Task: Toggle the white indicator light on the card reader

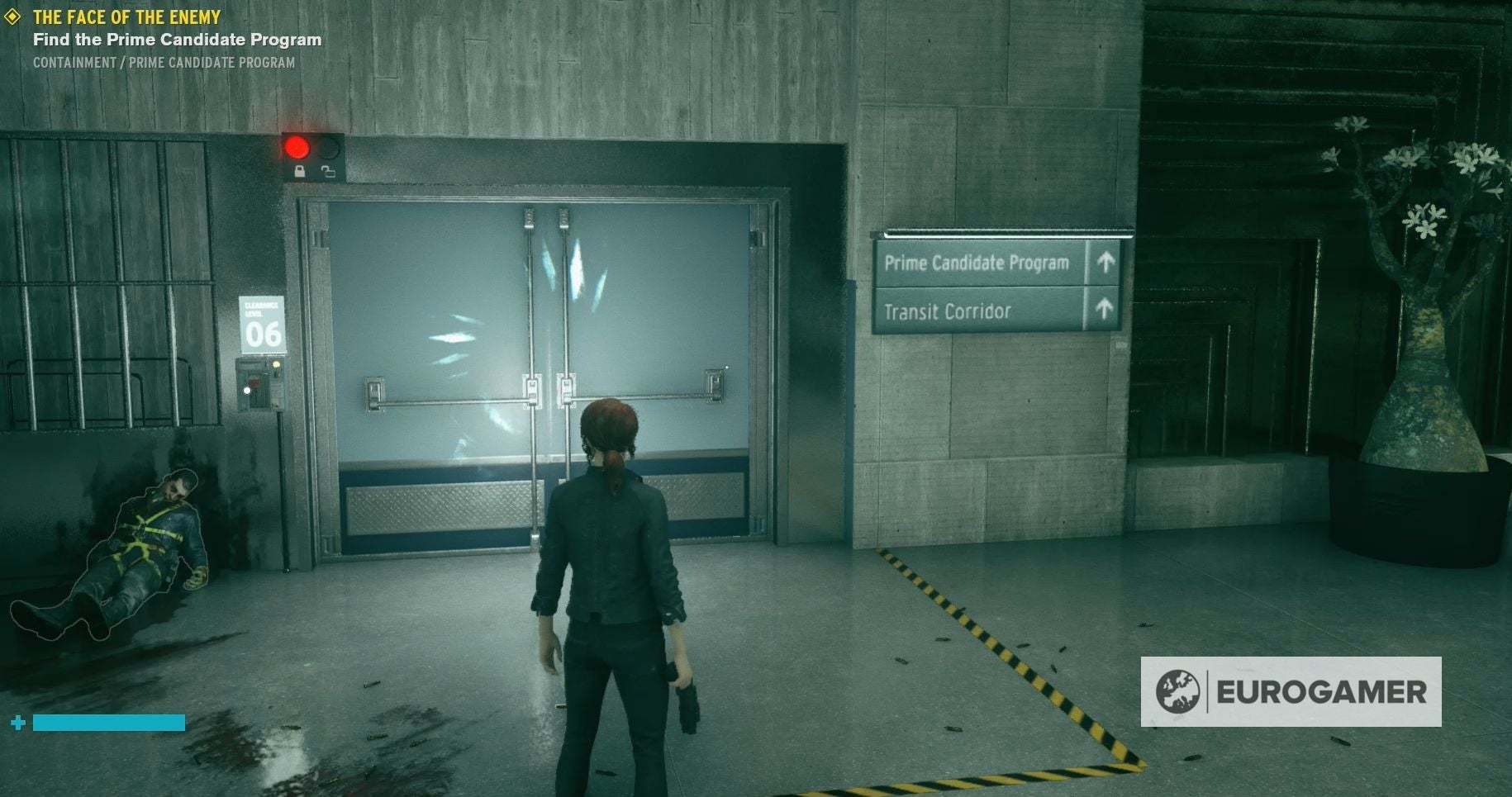Action: (246, 390)
